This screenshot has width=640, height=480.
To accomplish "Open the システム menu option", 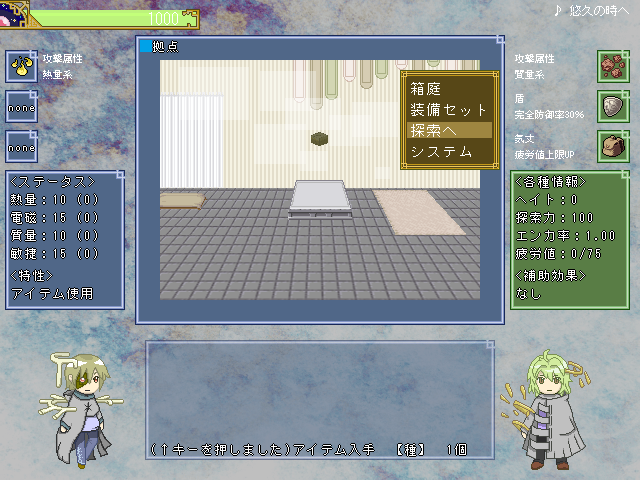I will pos(440,152).
